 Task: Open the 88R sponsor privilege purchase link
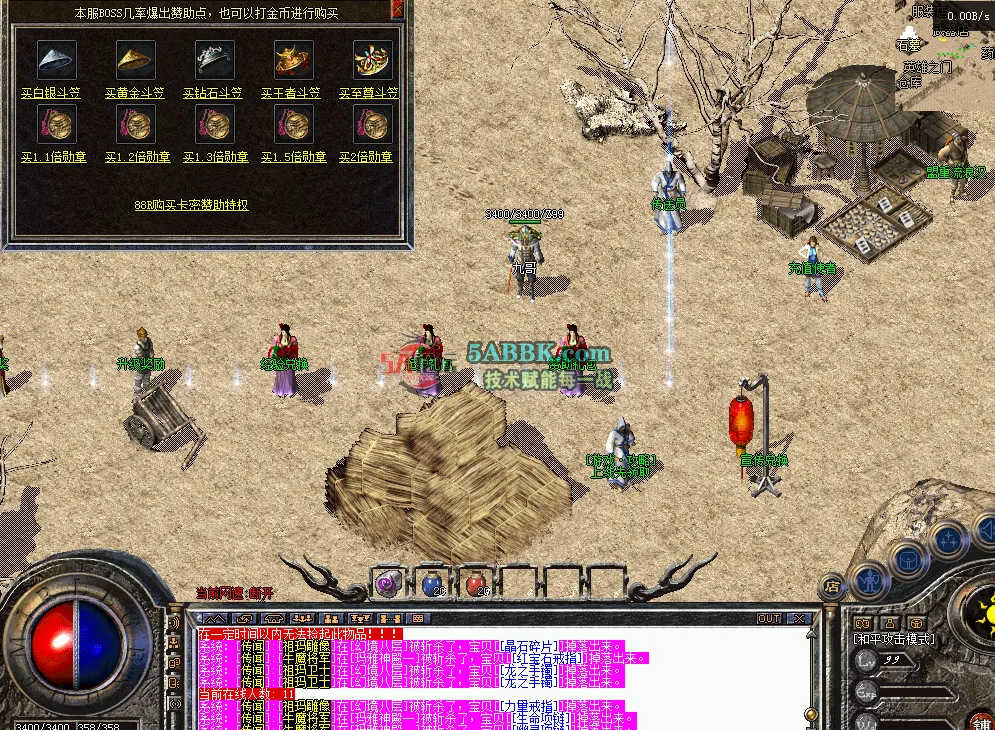[191, 205]
